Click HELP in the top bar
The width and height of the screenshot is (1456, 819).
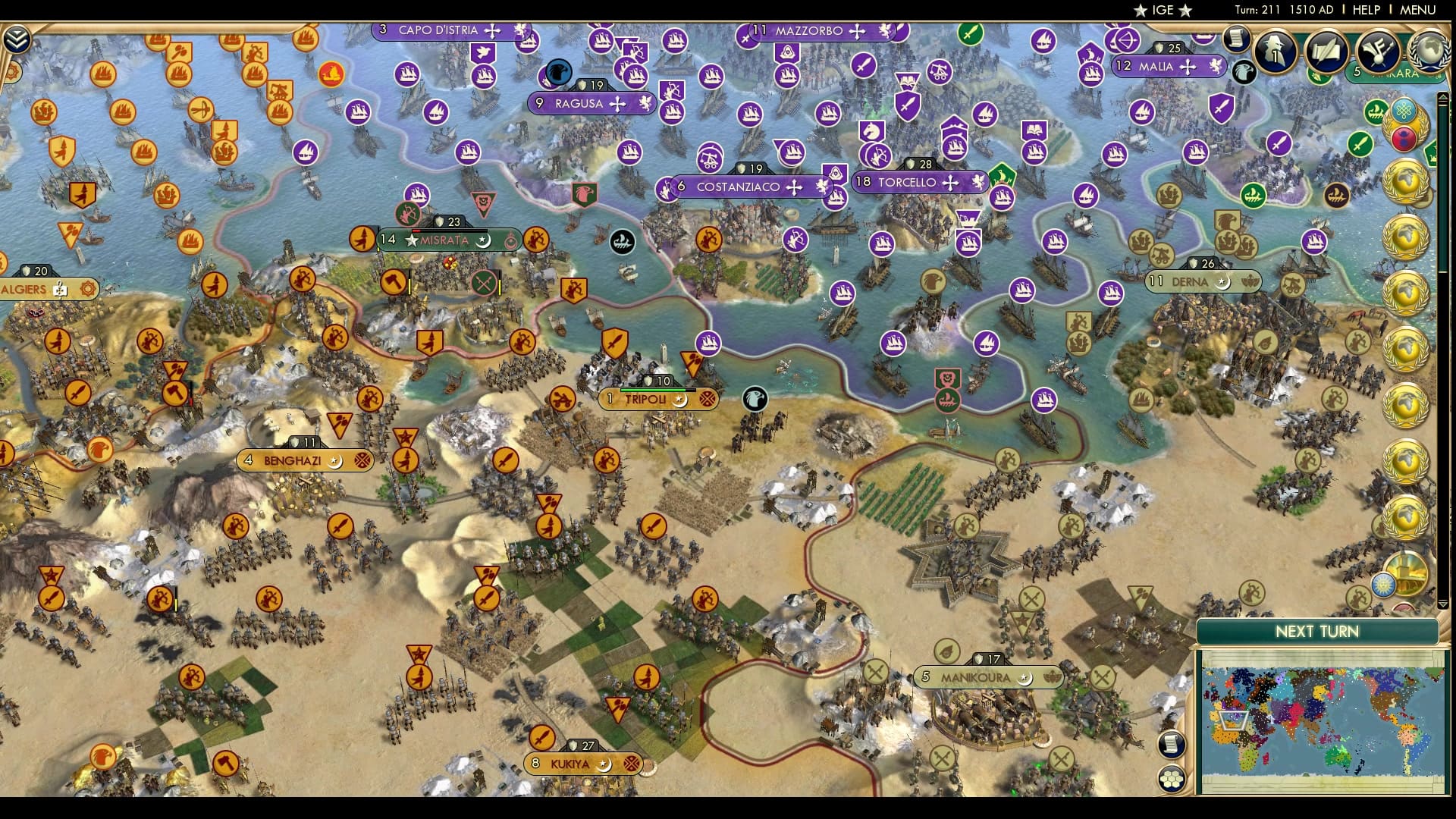(1365, 11)
